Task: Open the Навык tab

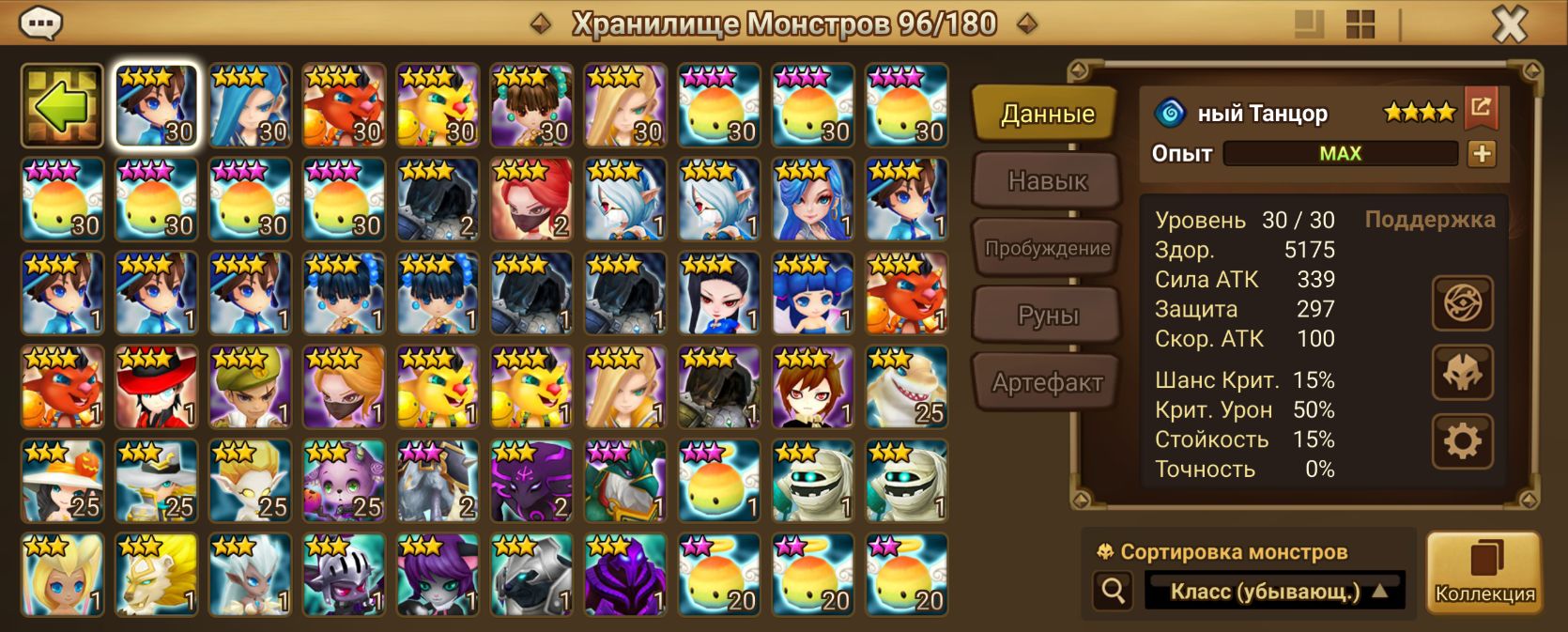Action: [x=1047, y=181]
